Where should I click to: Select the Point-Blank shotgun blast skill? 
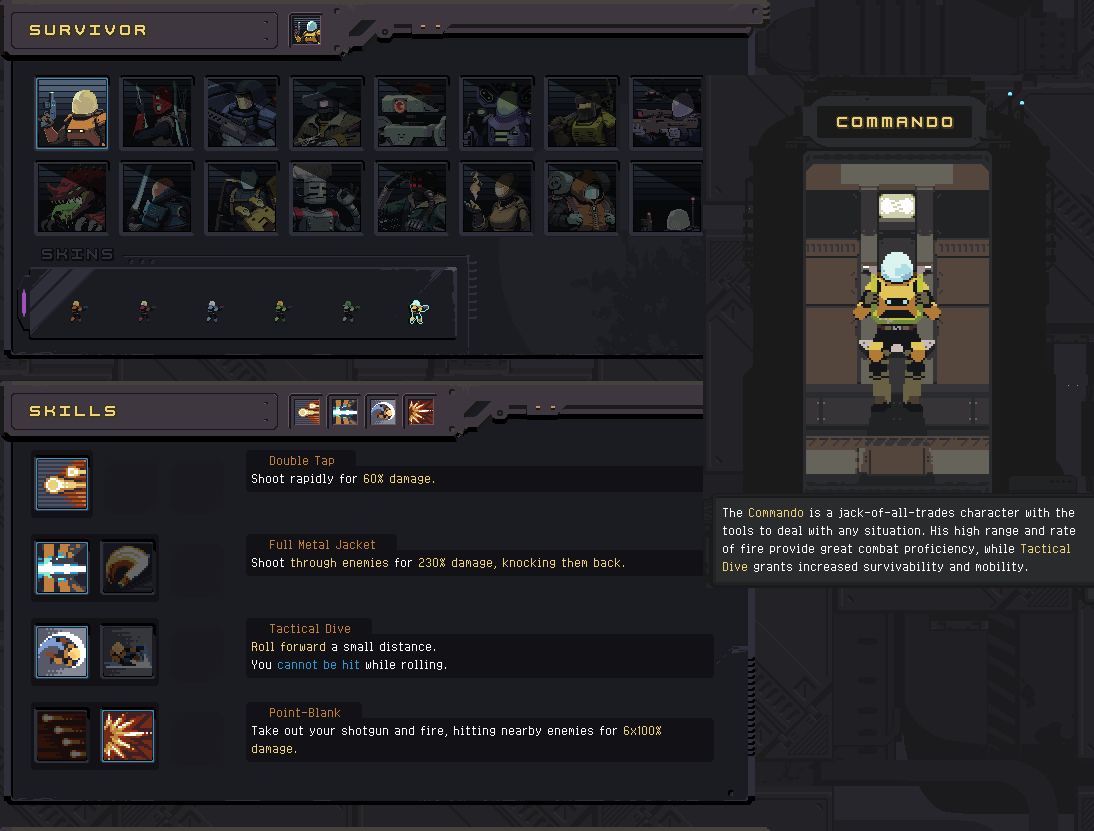tap(127, 736)
